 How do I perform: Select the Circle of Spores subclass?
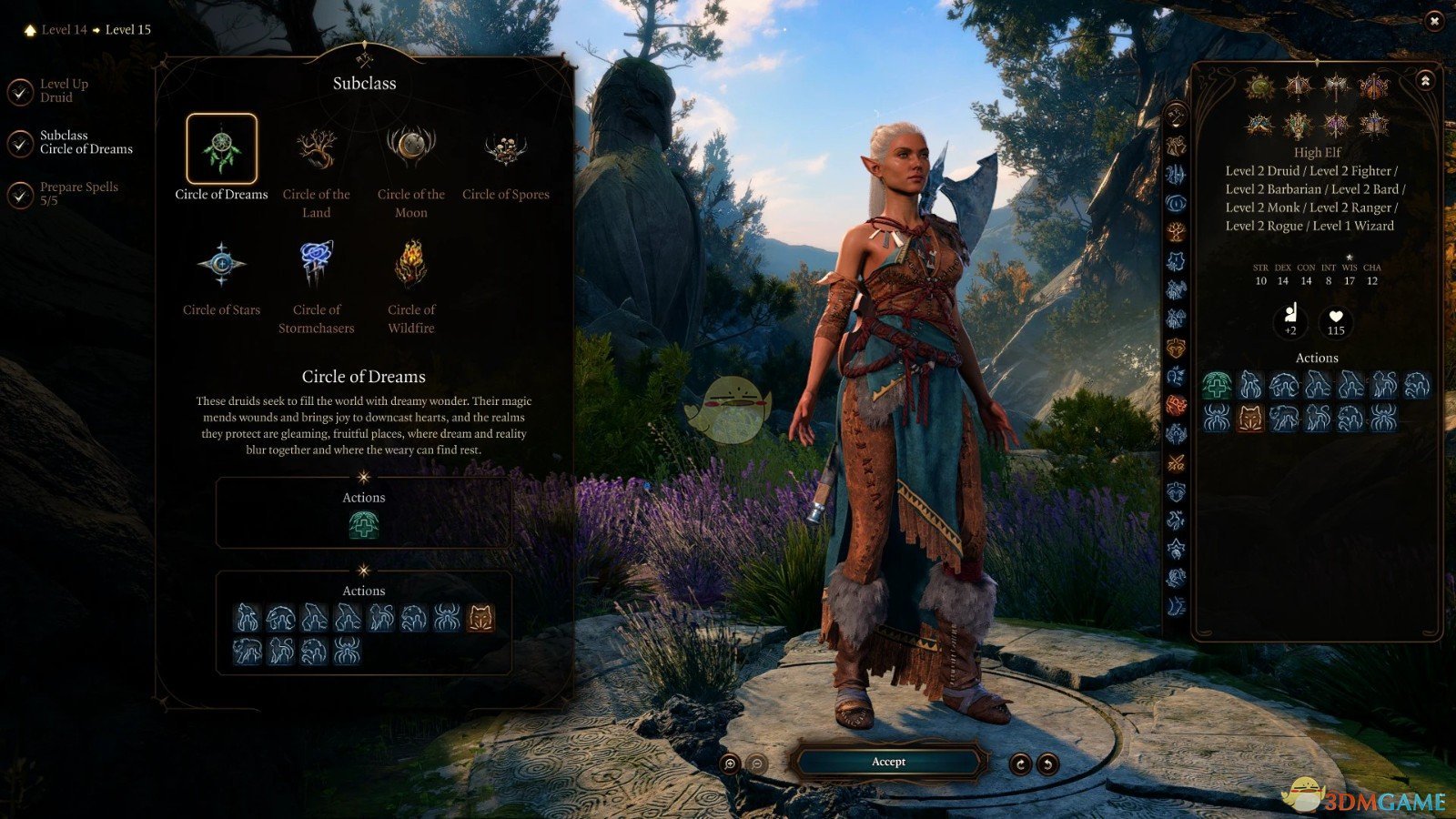point(505,149)
